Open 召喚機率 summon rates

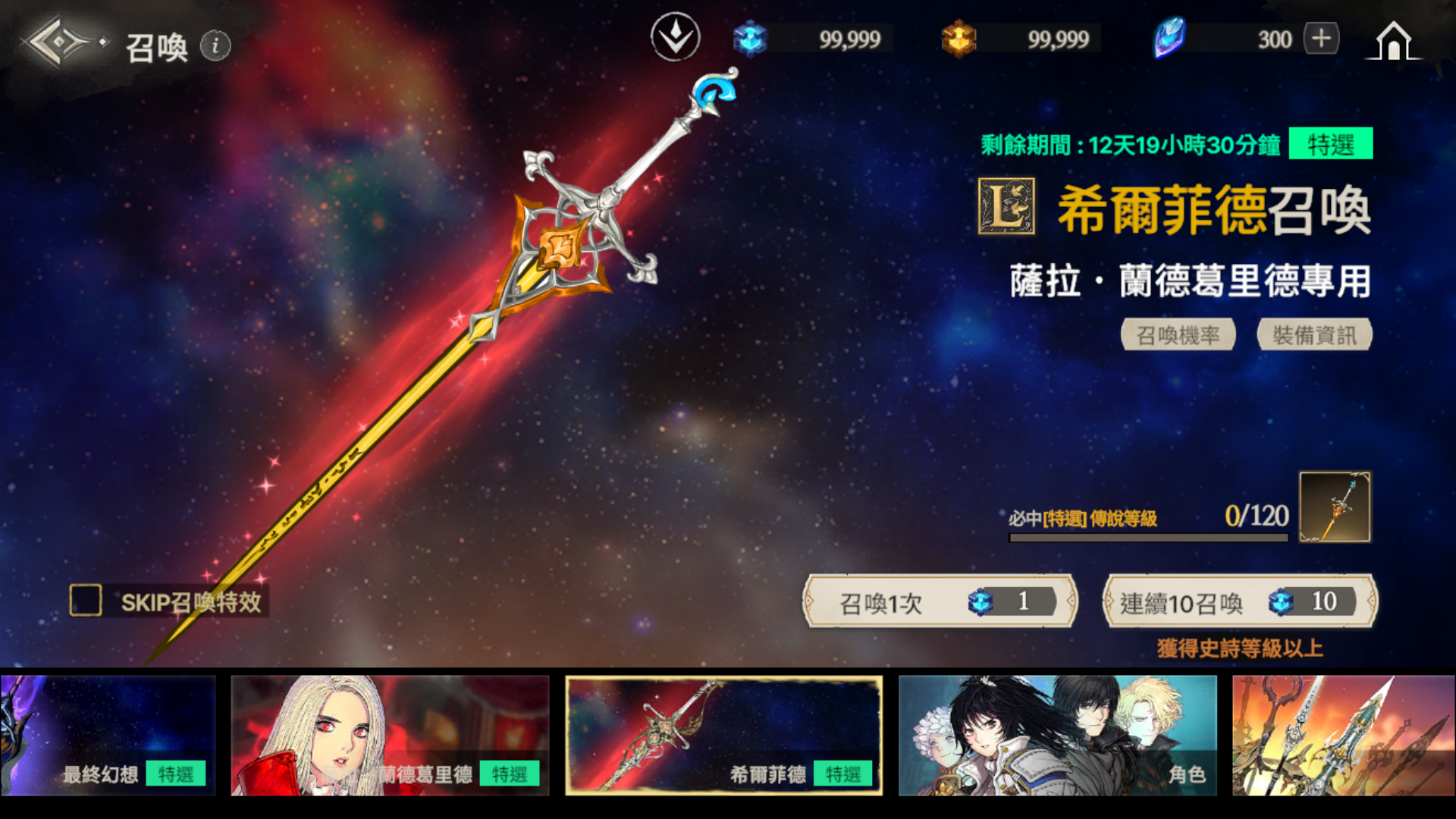tap(1178, 334)
